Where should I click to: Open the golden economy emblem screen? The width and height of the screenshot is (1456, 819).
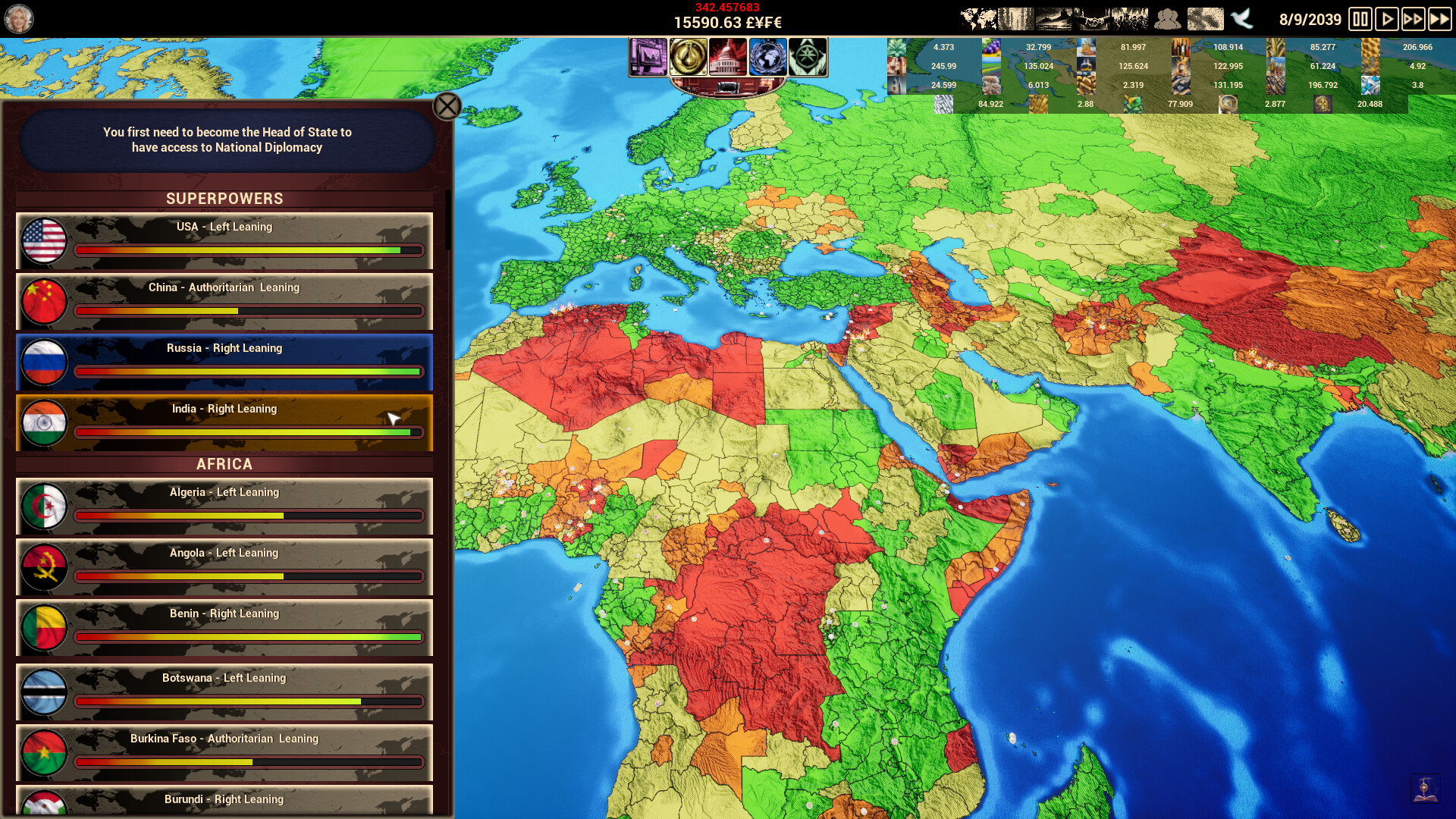(687, 57)
